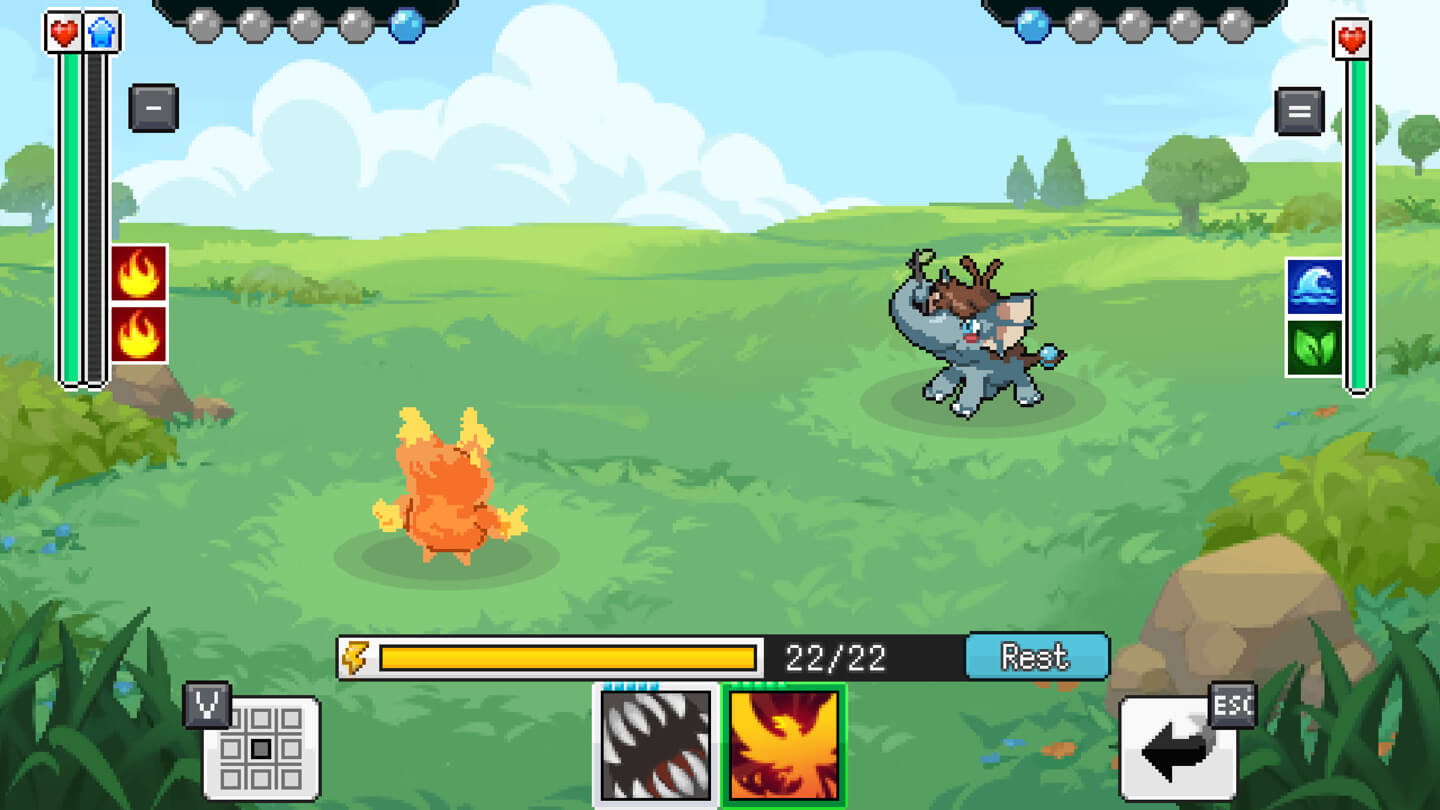Click the equals button beside enemy bar
Screen dimensions: 1440x810
[1299, 111]
